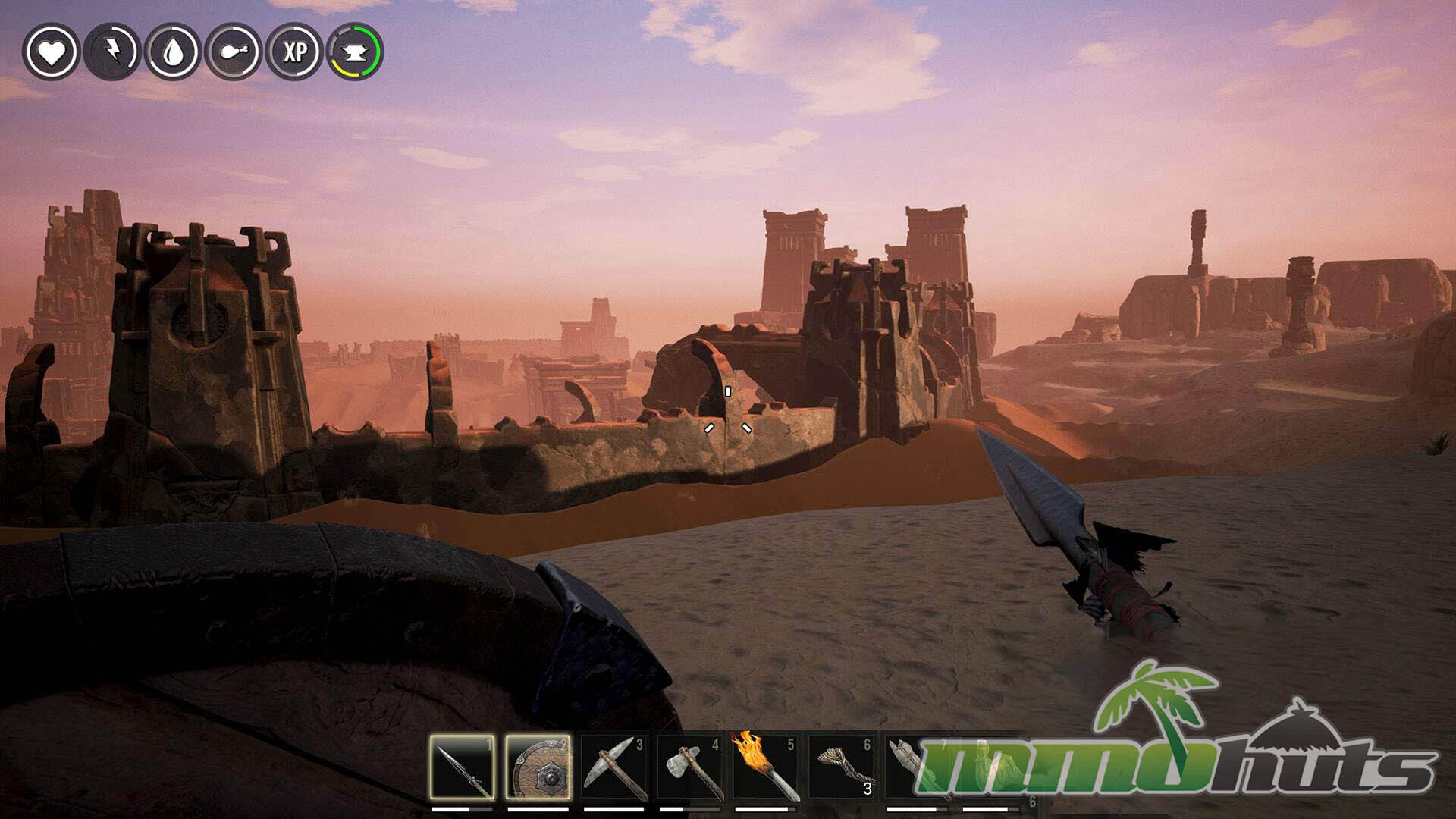Choose the stone pickaxe hotbar slot
This screenshot has width=1456, height=819.
pyautogui.click(x=613, y=767)
